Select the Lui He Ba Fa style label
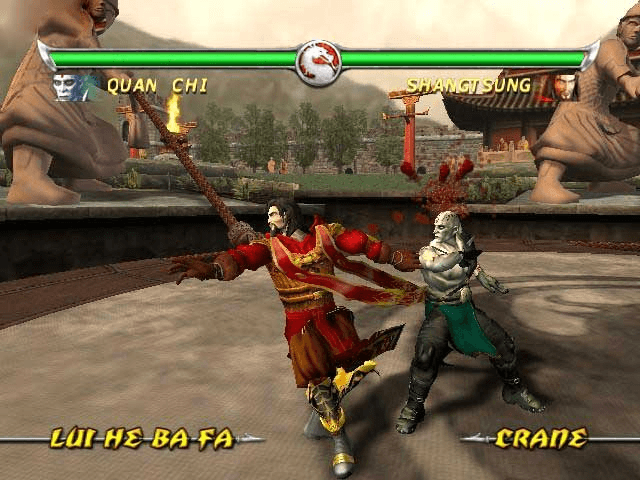This screenshot has height=480, width=640. 142,438
